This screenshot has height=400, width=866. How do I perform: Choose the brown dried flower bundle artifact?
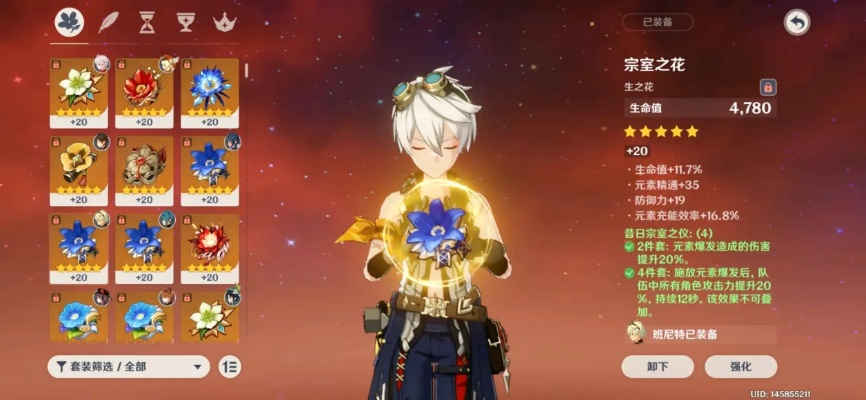click(x=144, y=163)
